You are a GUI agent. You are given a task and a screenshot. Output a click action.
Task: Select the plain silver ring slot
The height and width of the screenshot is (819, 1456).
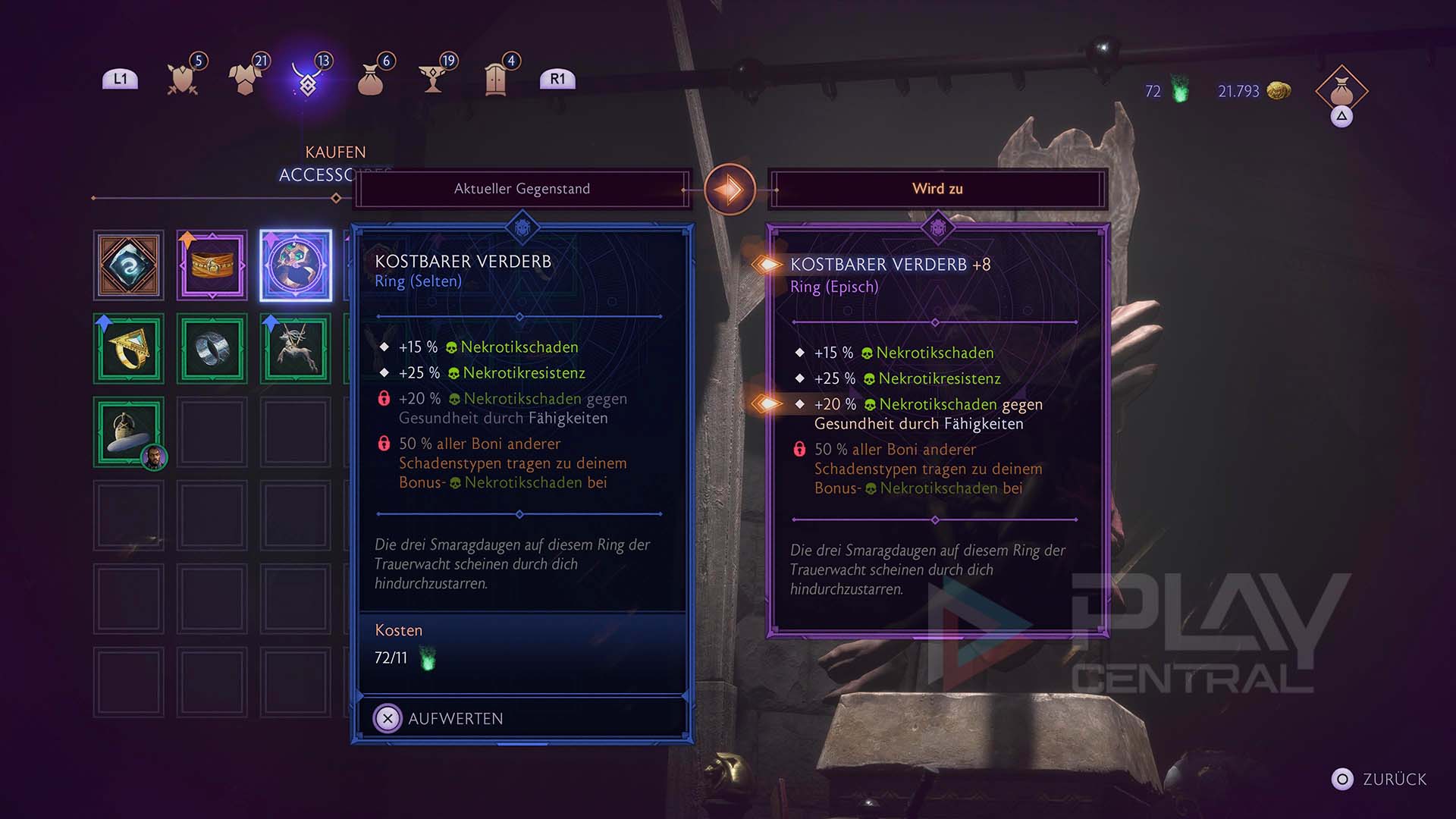point(212,349)
